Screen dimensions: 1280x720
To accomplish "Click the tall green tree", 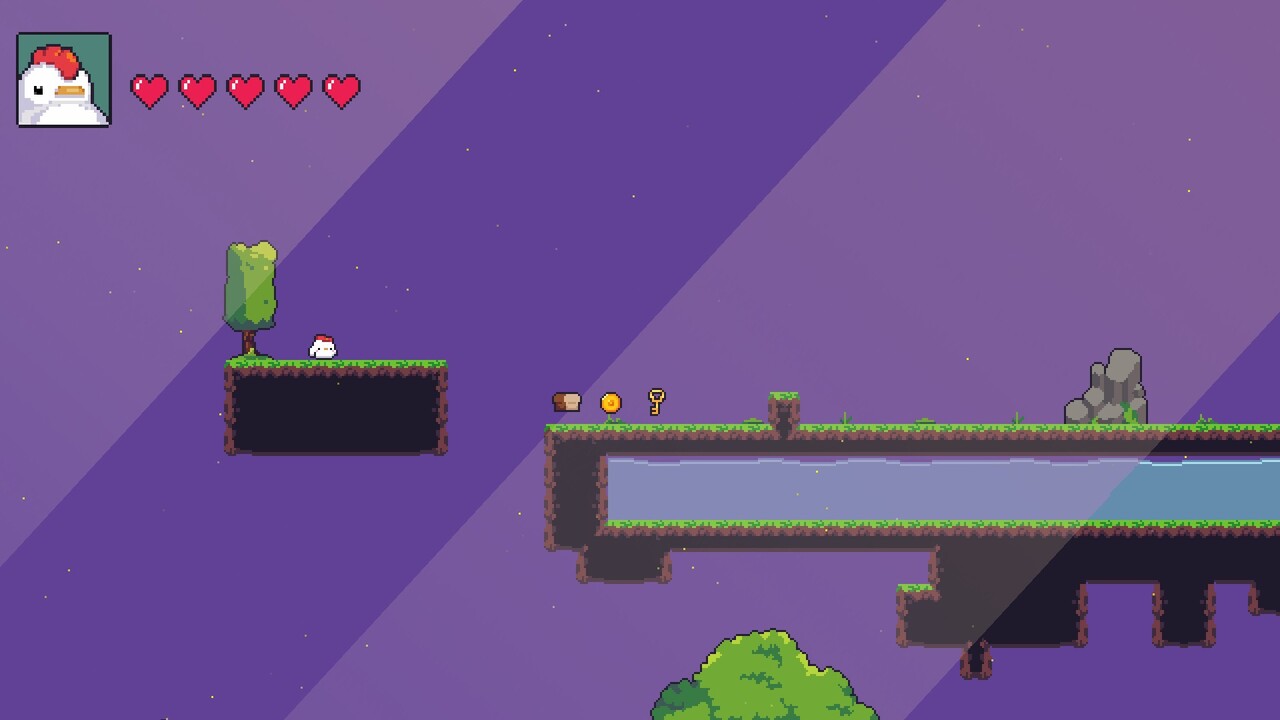I will point(251,285).
